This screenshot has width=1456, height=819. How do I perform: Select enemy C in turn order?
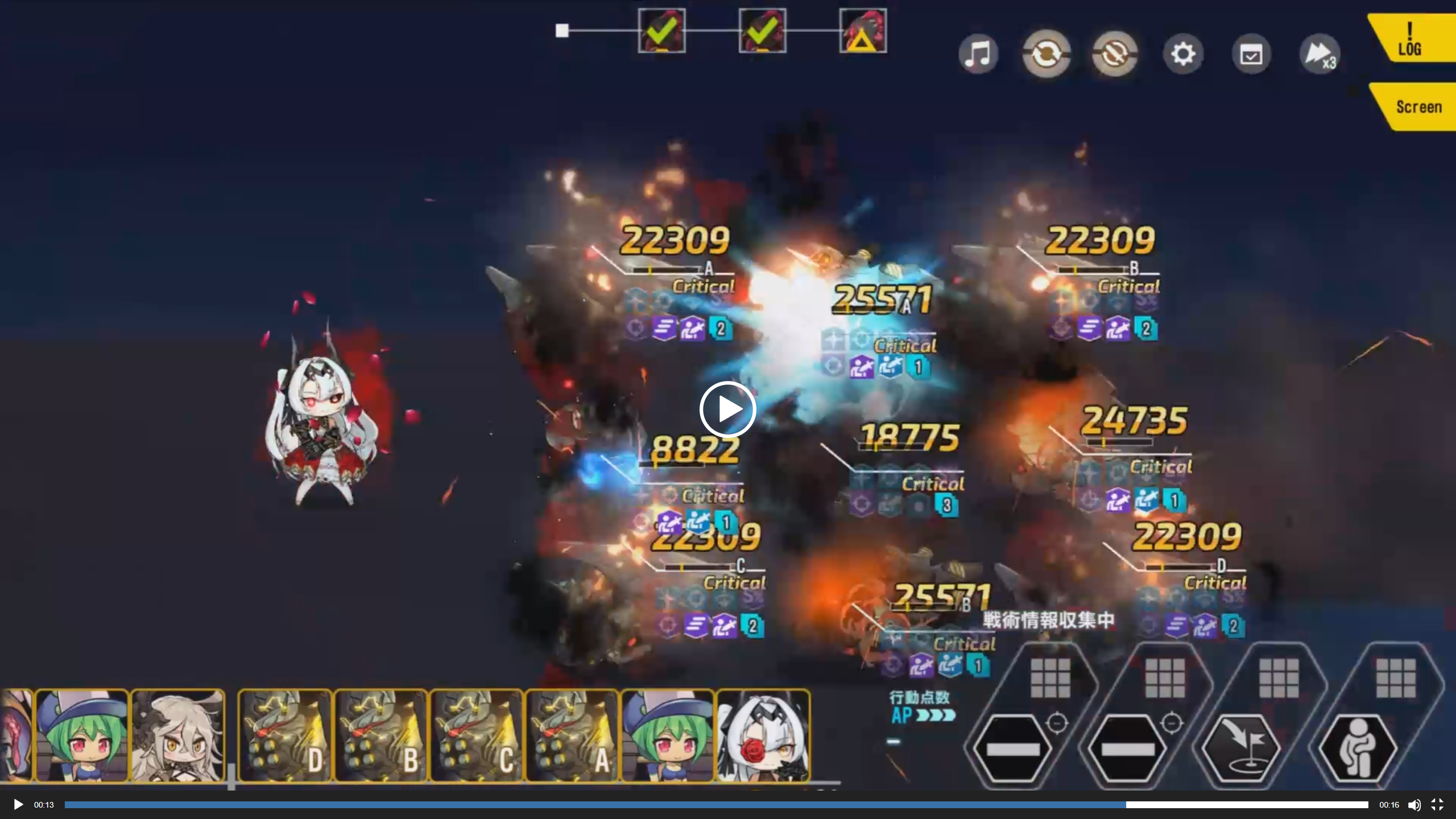click(x=477, y=737)
